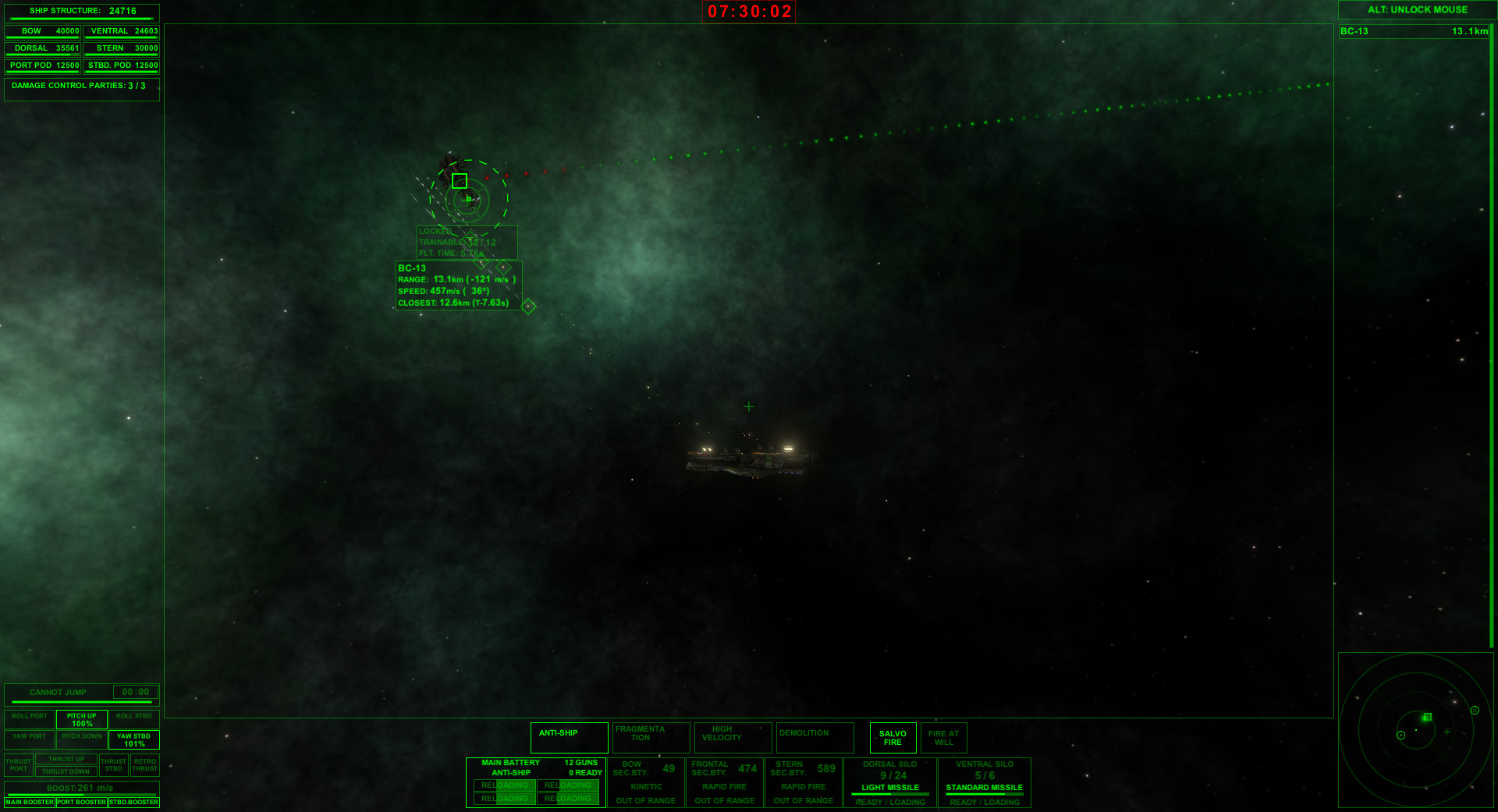The height and width of the screenshot is (812, 1498).
Task: Select the DORSAL SILO light missile panel
Action: point(889,780)
